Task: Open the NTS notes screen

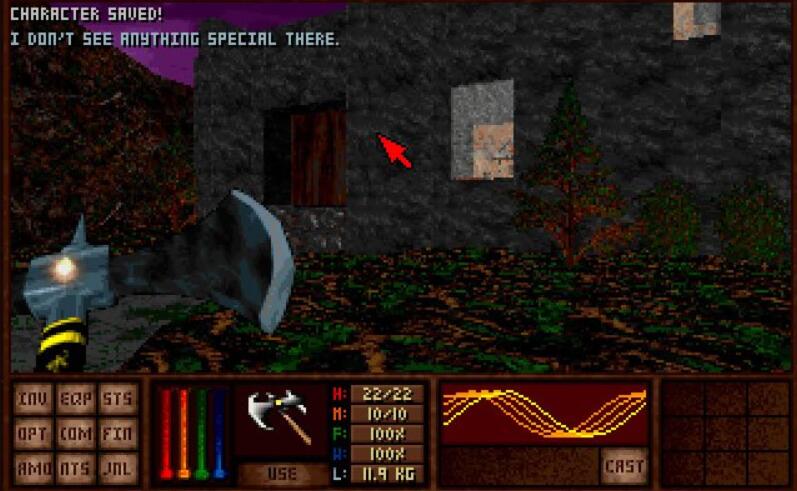Action: point(76,467)
